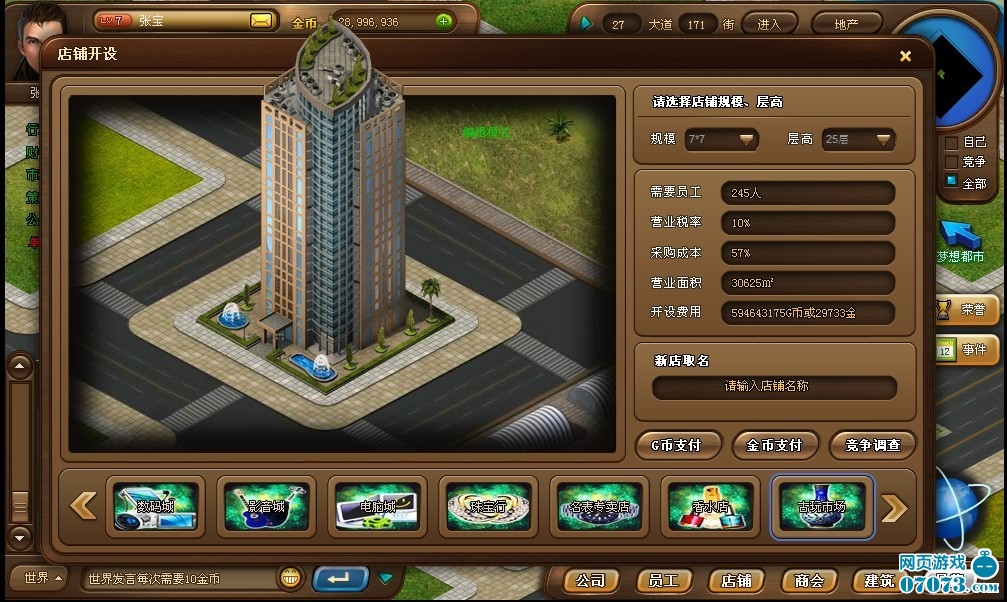The image size is (1007, 602).
Task: Pay with G币支付 button
Action: click(x=676, y=445)
